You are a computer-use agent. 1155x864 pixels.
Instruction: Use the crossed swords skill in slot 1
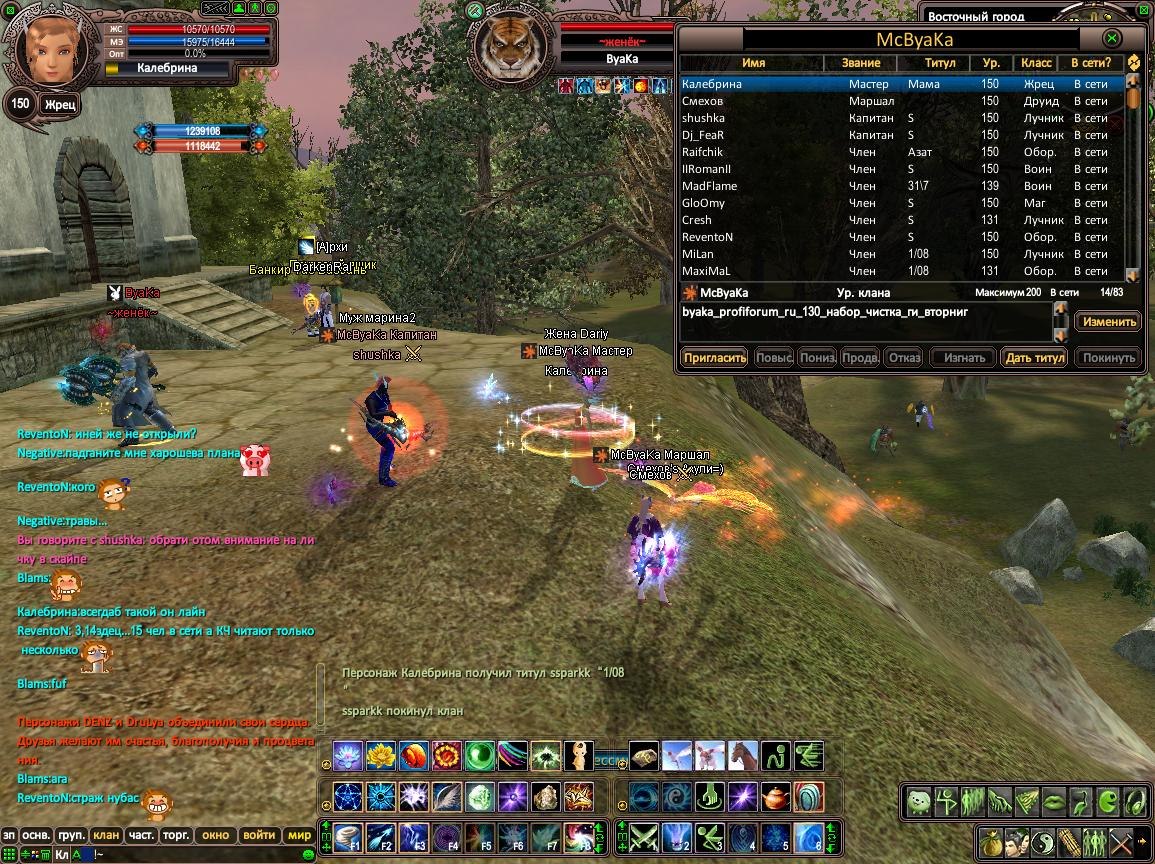pyautogui.click(x=645, y=835)
